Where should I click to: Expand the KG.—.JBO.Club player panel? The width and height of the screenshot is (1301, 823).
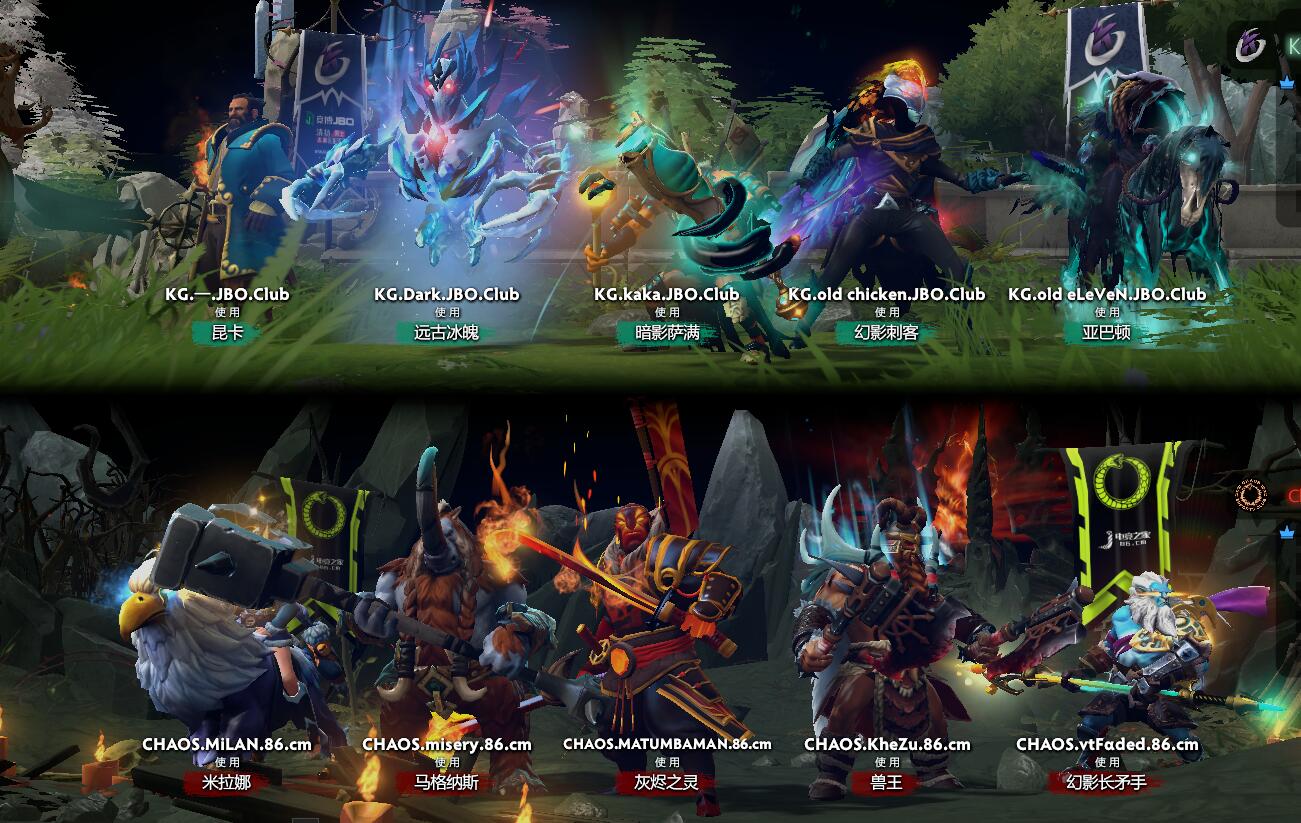tap(226, 295)
